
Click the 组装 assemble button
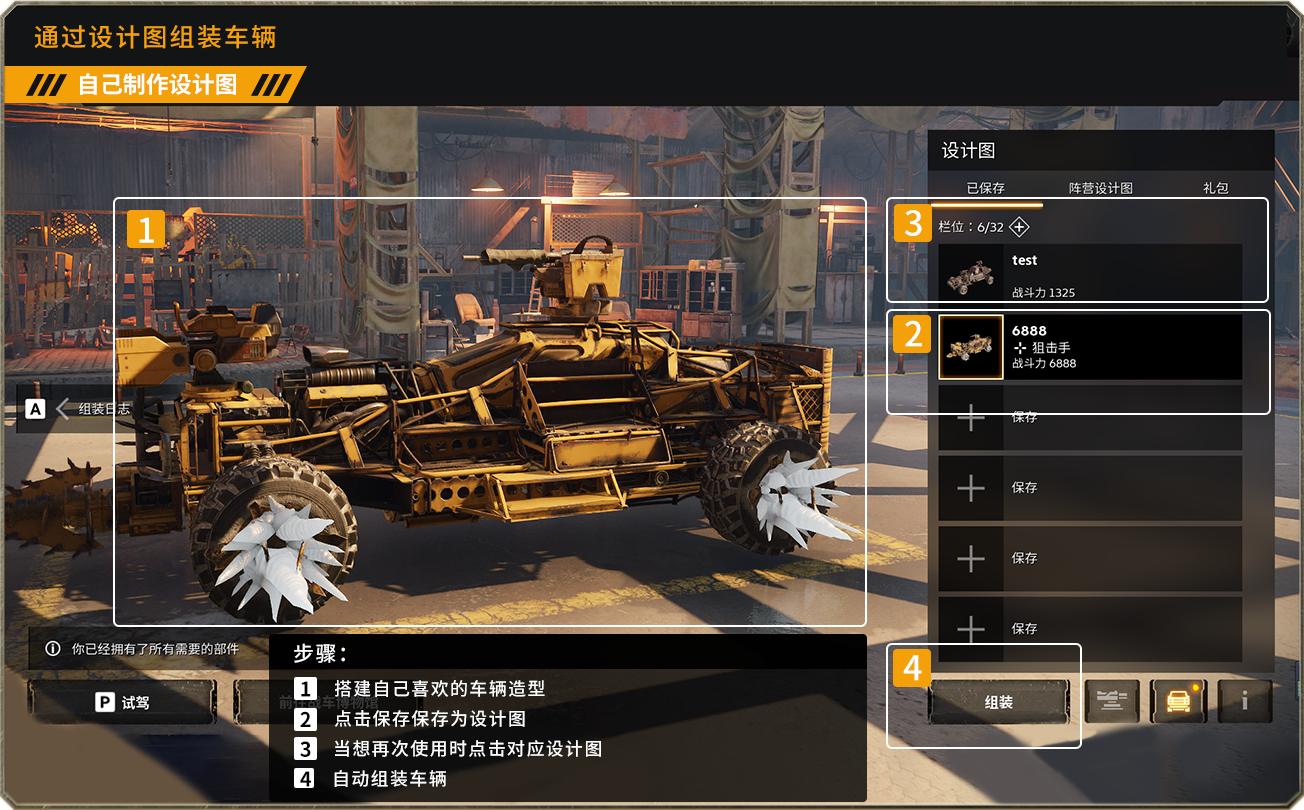(998, 702)
